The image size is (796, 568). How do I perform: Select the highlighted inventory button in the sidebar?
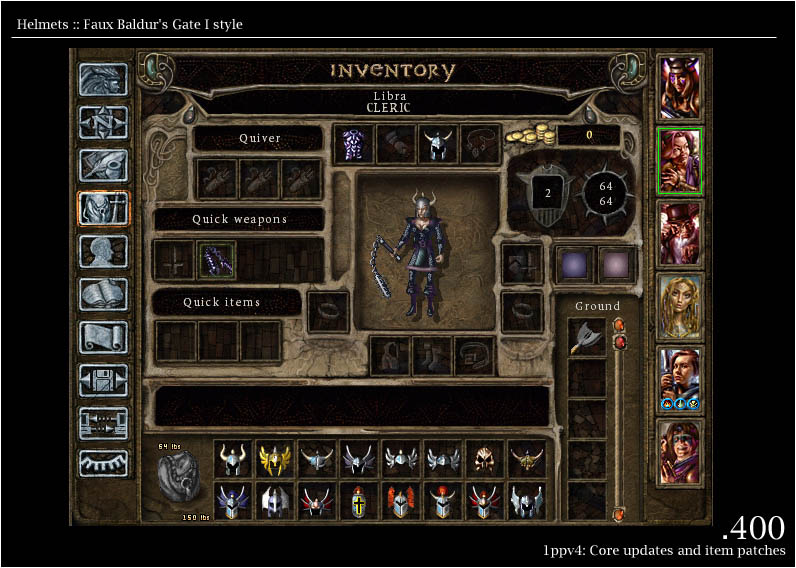103,208
